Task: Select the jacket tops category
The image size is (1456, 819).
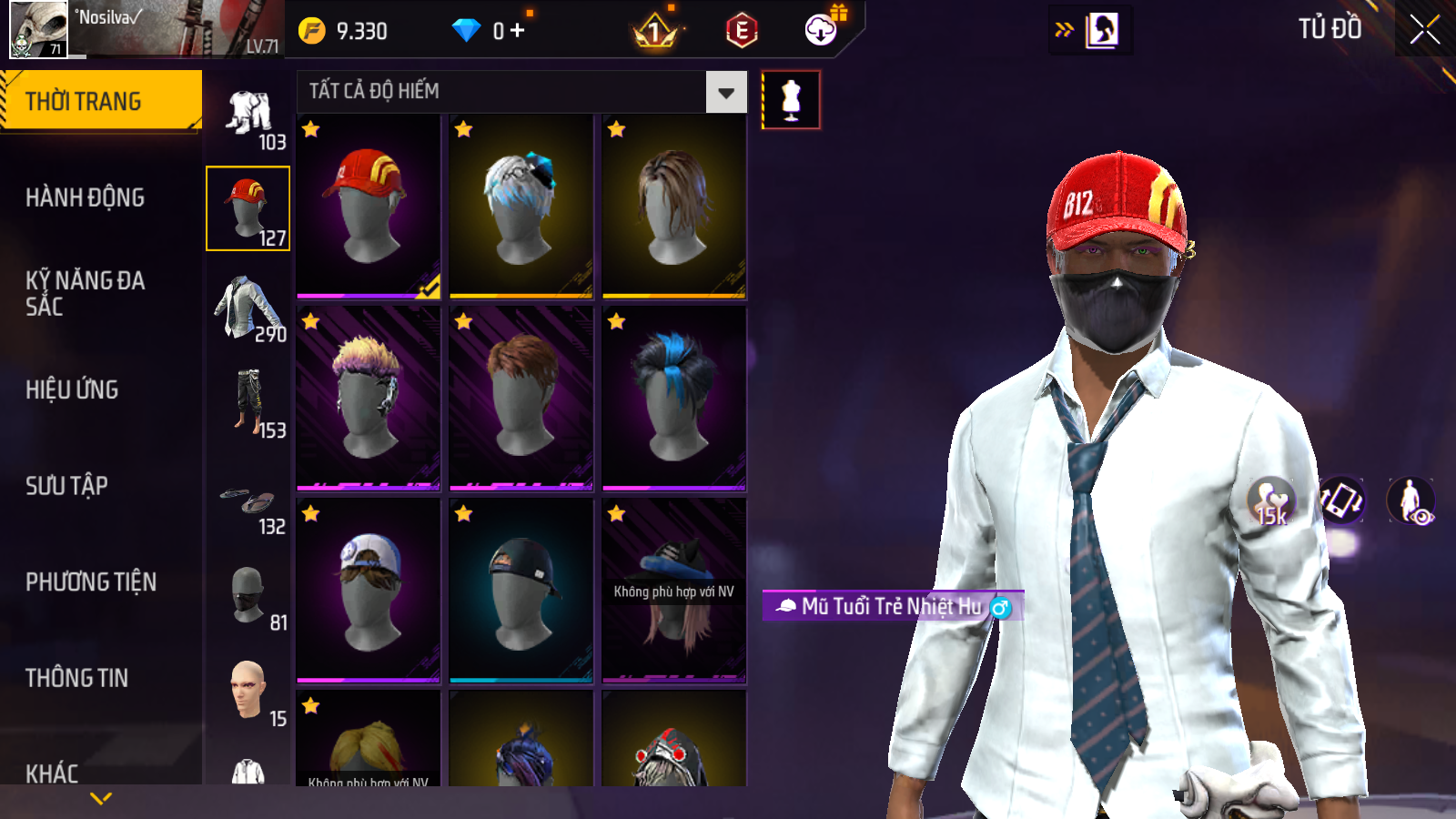Action: coord(248,308)
